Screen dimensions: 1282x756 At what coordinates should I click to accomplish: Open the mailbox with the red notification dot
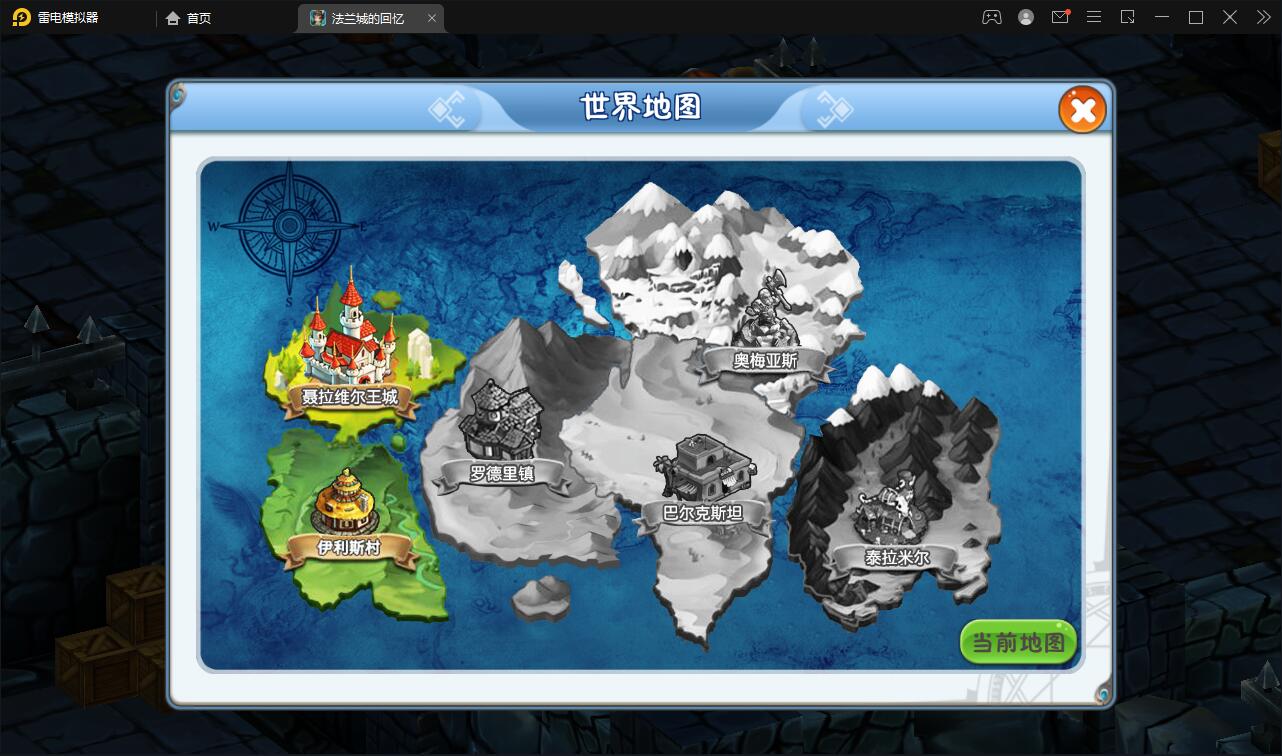[x=1060, y=17]
